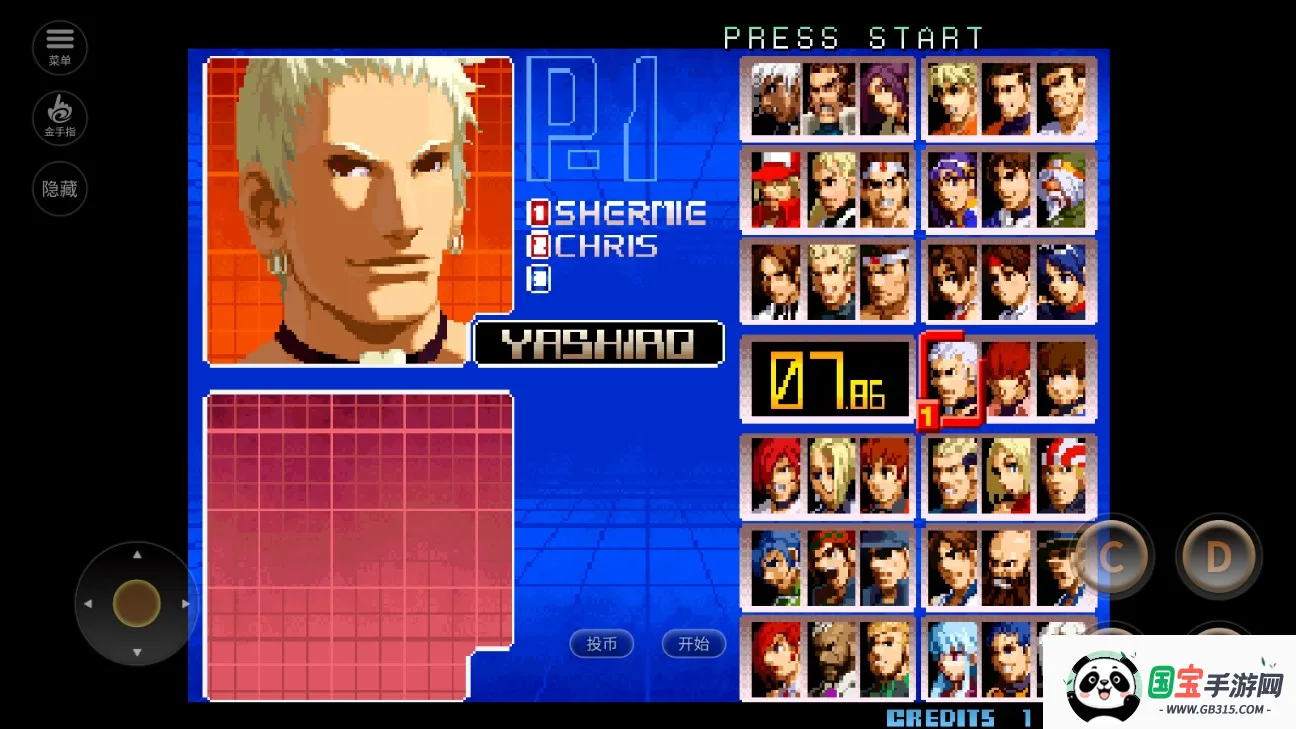This screenshot has height=729, width=1296.
Task: Tap the 隐藏 hide-controls button
Action: click(x=60, y=188)
